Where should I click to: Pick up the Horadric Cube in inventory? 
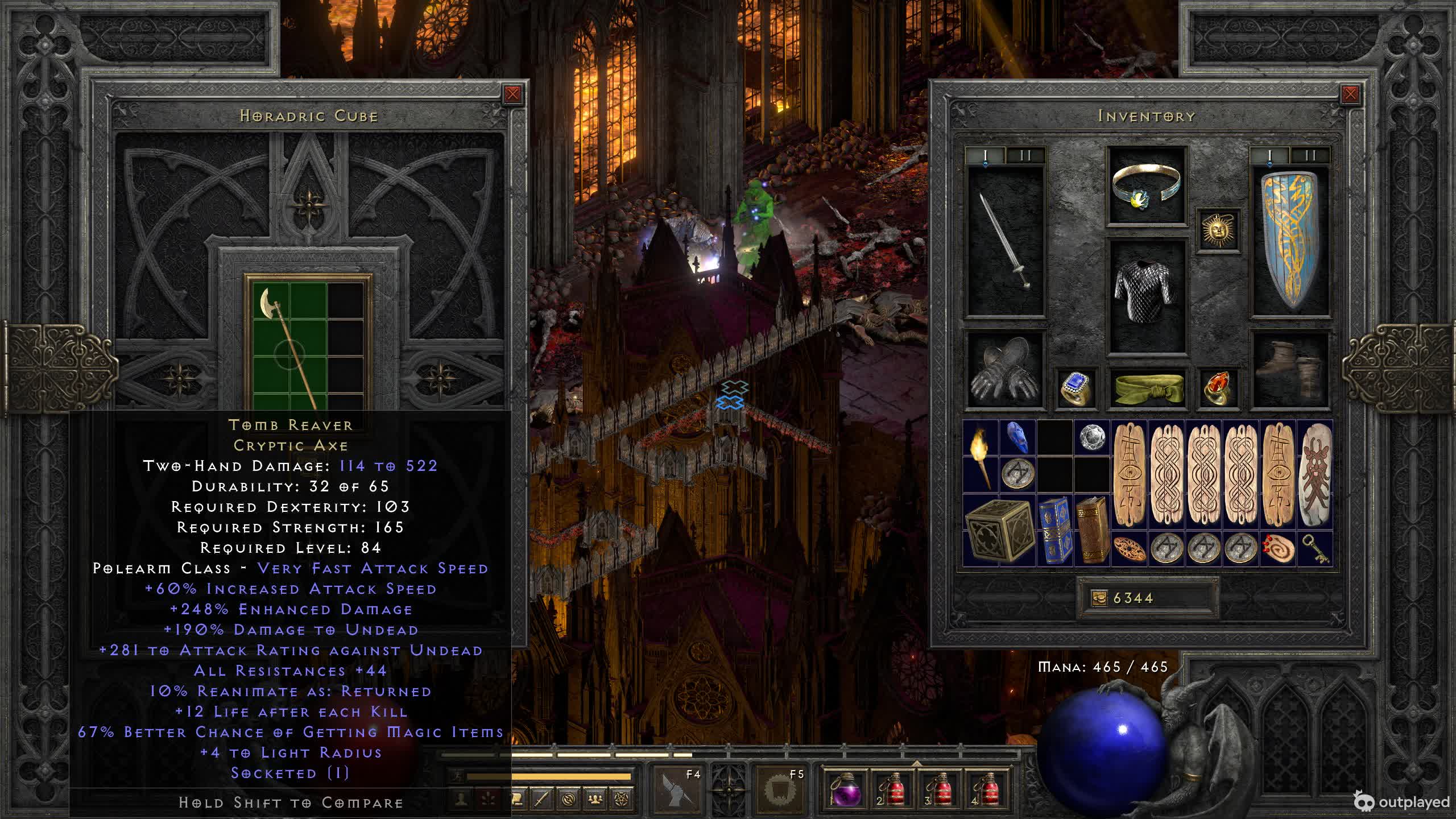pos(999,530)
